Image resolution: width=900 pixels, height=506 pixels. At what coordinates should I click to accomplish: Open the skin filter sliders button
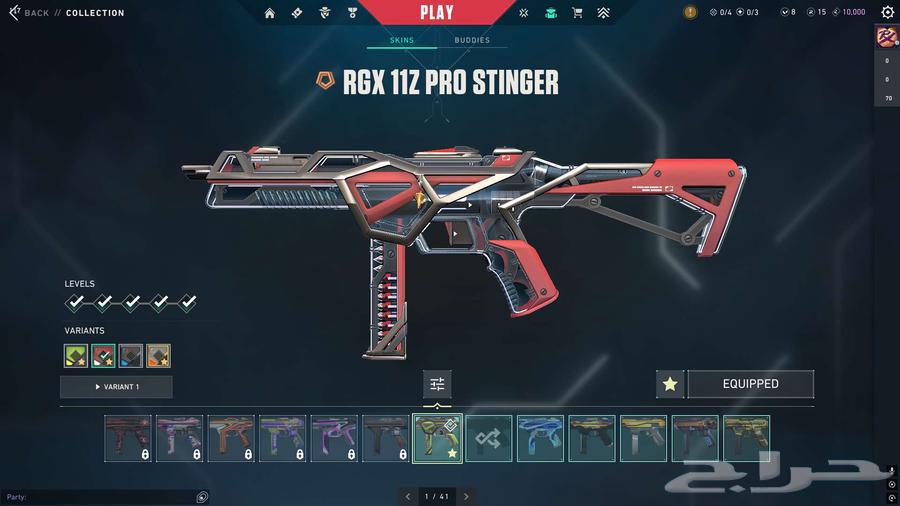[x=437, y=384]
